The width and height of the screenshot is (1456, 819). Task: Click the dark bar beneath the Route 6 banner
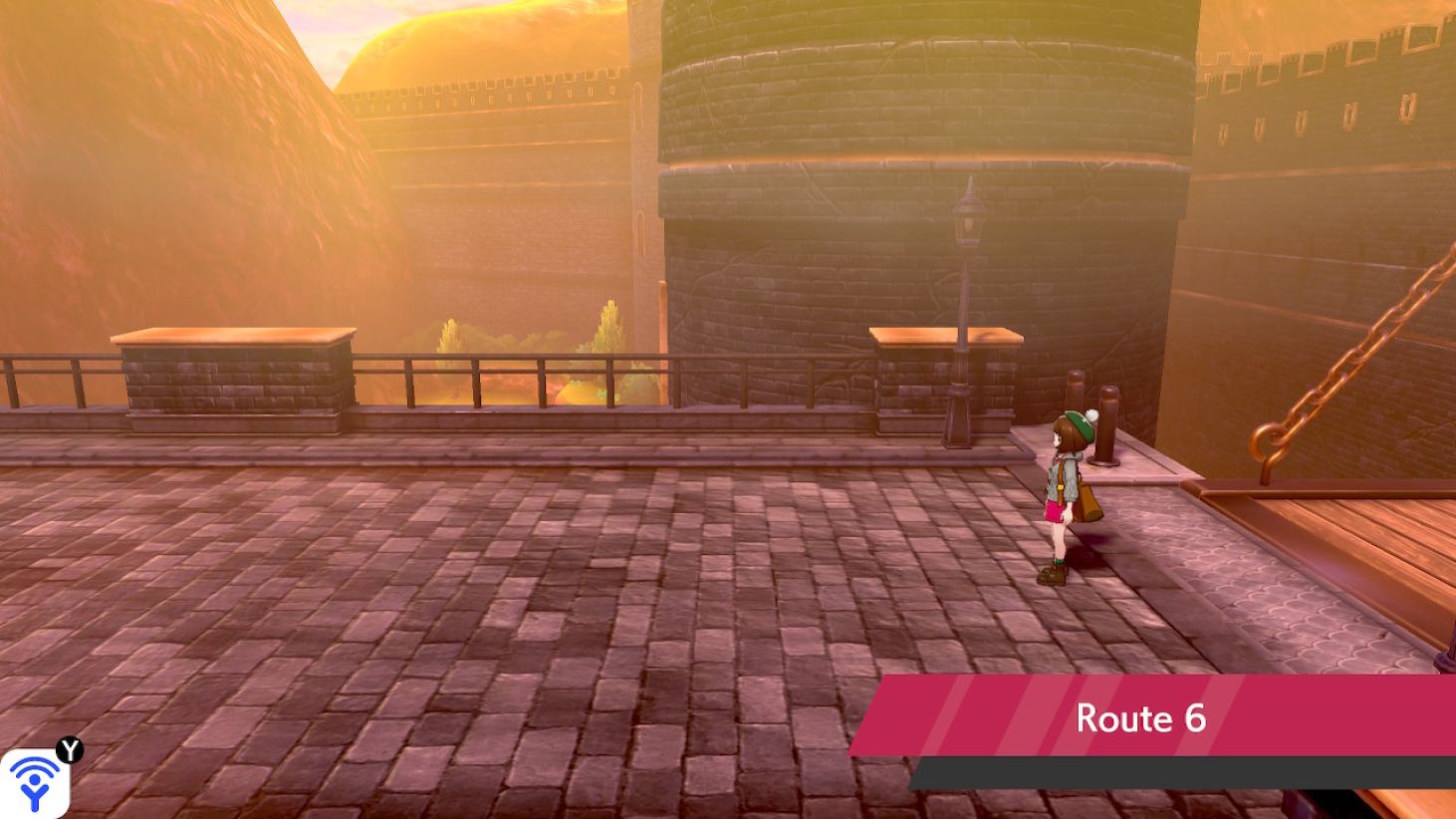[x=1141, y=769]
